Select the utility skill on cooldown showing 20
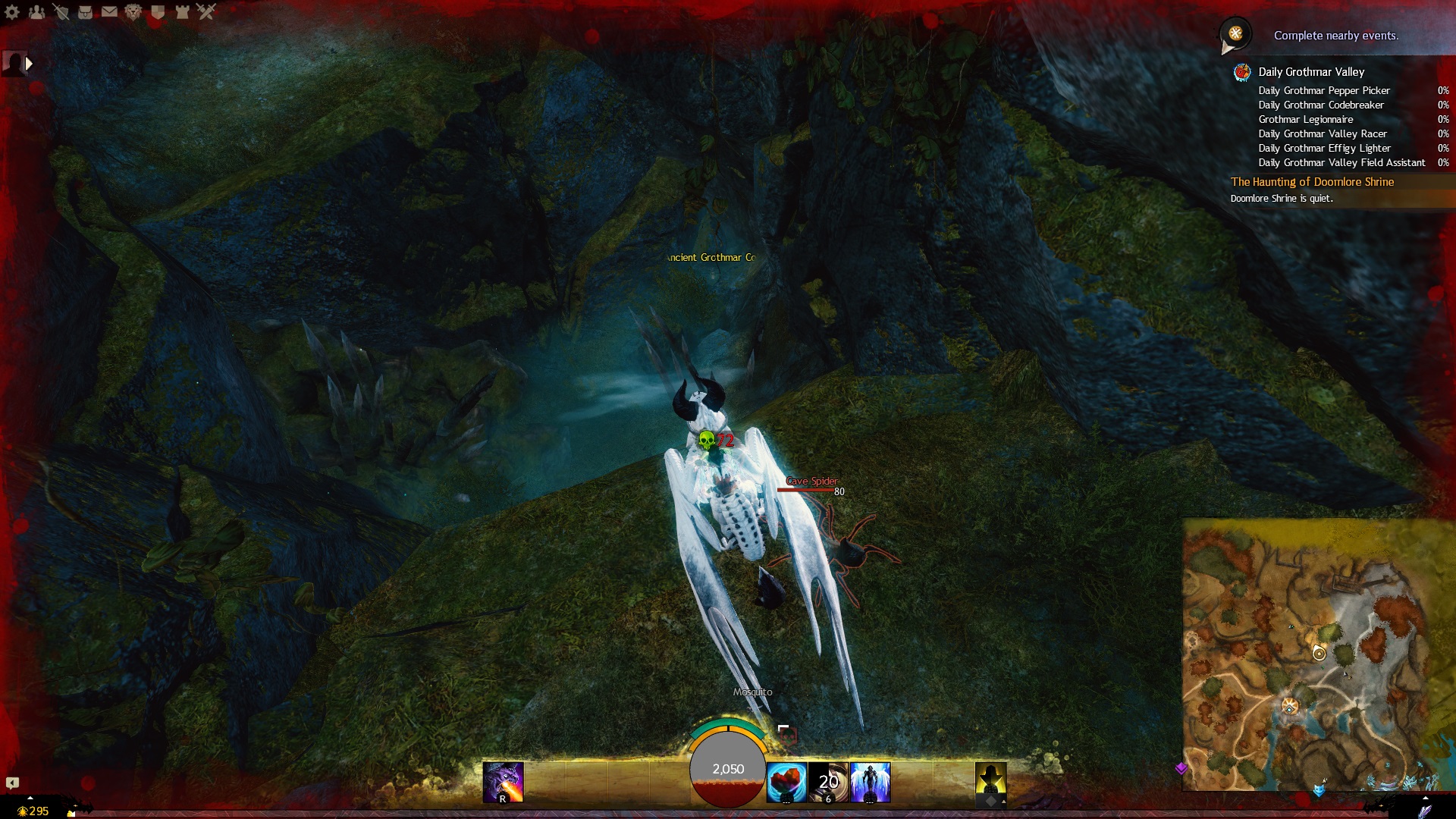 coord(828,783)
